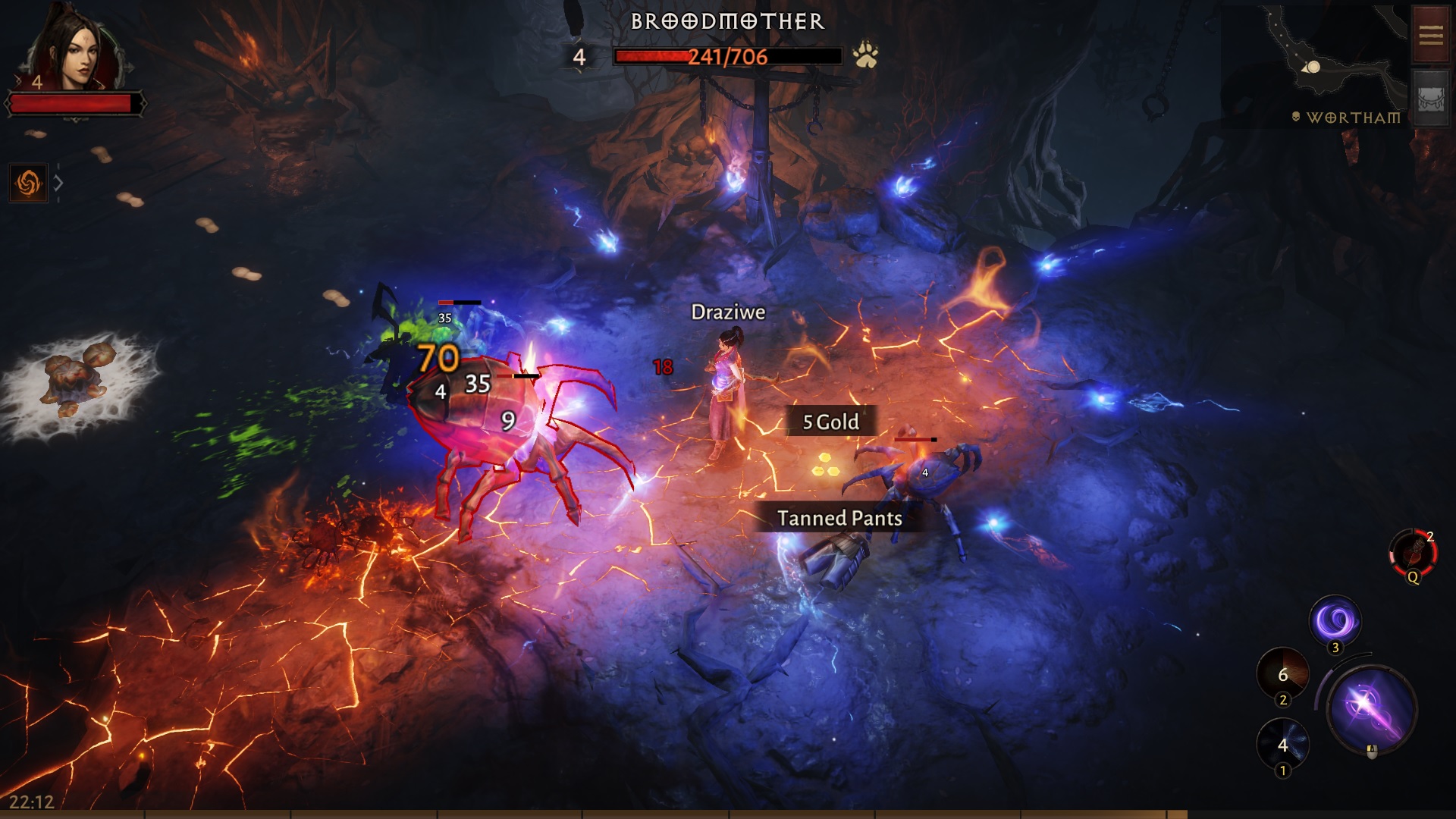Select the player named Draziwe
The height and width of the screenshot is (819, 1456).
coord(724,379)
